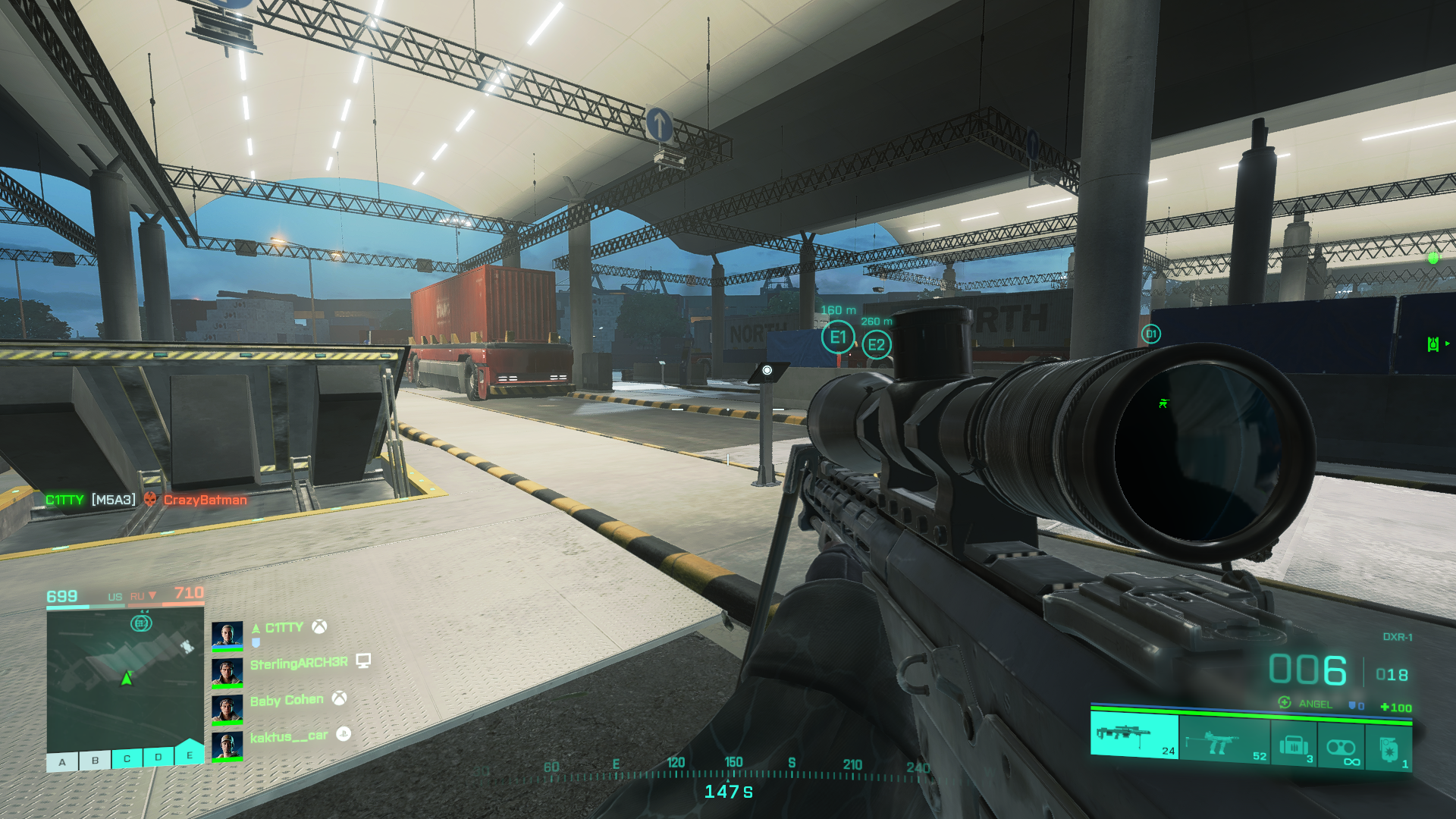Click objective B indicator
The height and width of the screenshot is (819, 1456).
(x=95, y=760)
